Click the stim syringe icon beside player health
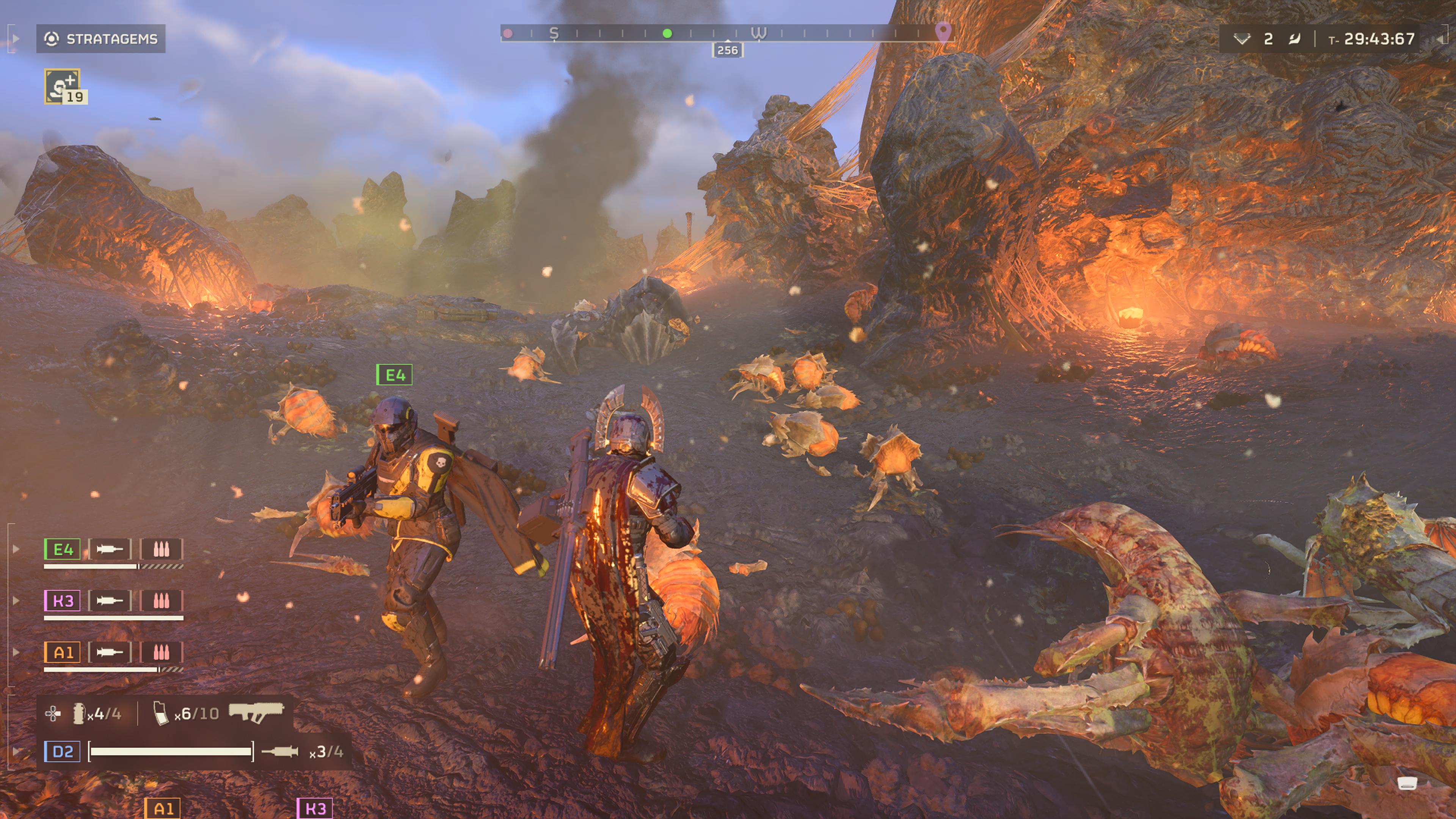This screenshot has width=1456, height=819. click(x=280, y=752)
